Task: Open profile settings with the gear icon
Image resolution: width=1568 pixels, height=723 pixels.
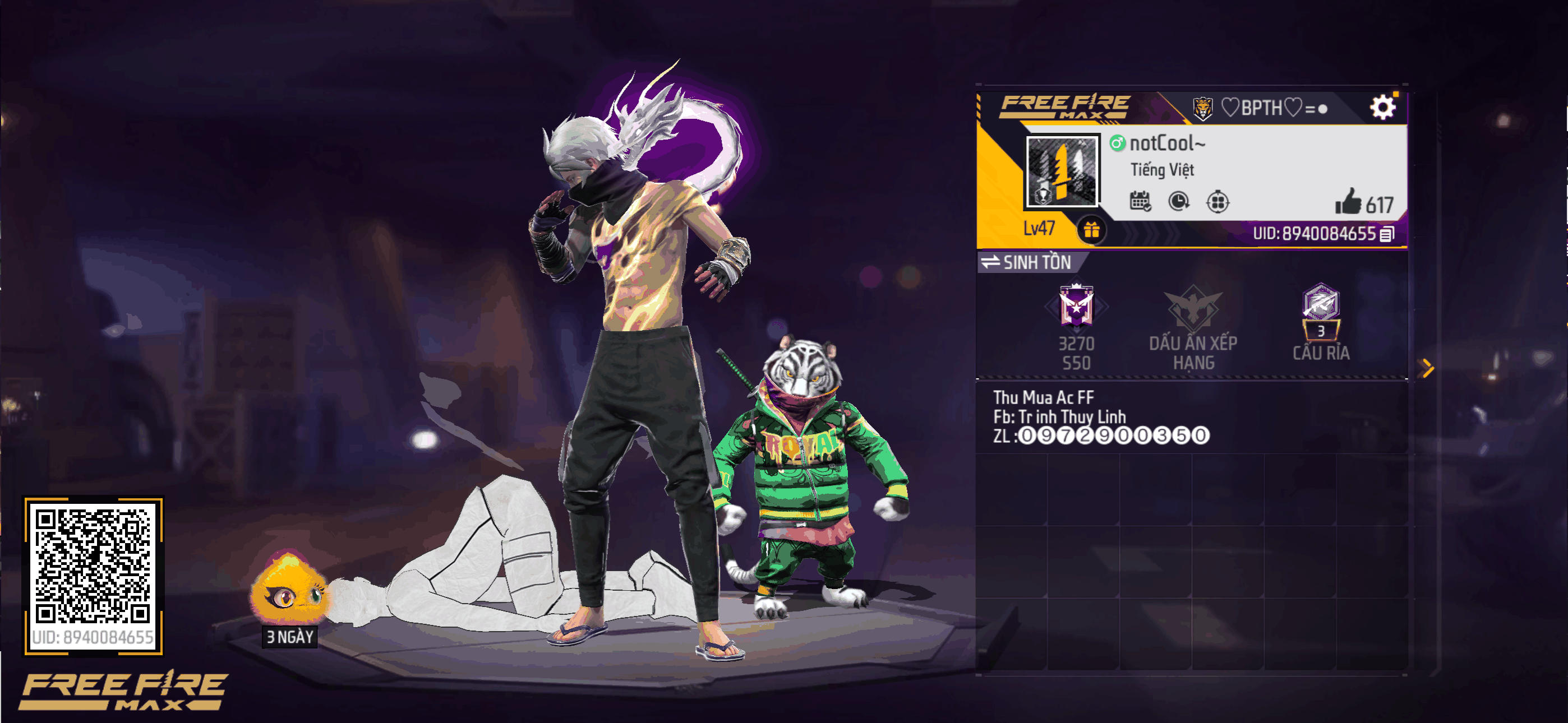Action: (x=1382, y=108)
